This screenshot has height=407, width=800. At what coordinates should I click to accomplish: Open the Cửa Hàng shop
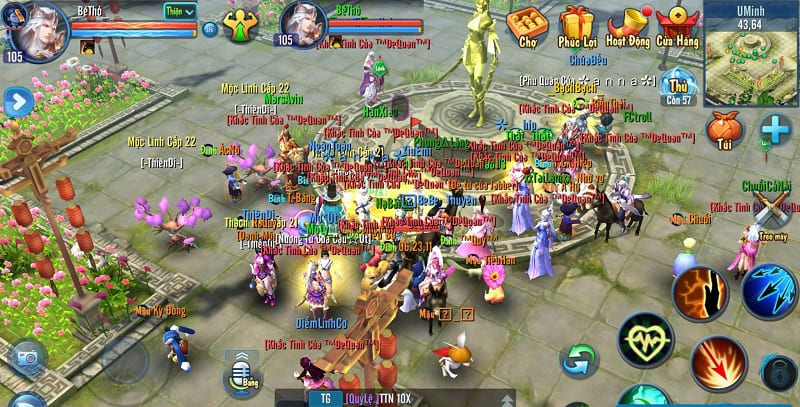(x=680, y=27)
